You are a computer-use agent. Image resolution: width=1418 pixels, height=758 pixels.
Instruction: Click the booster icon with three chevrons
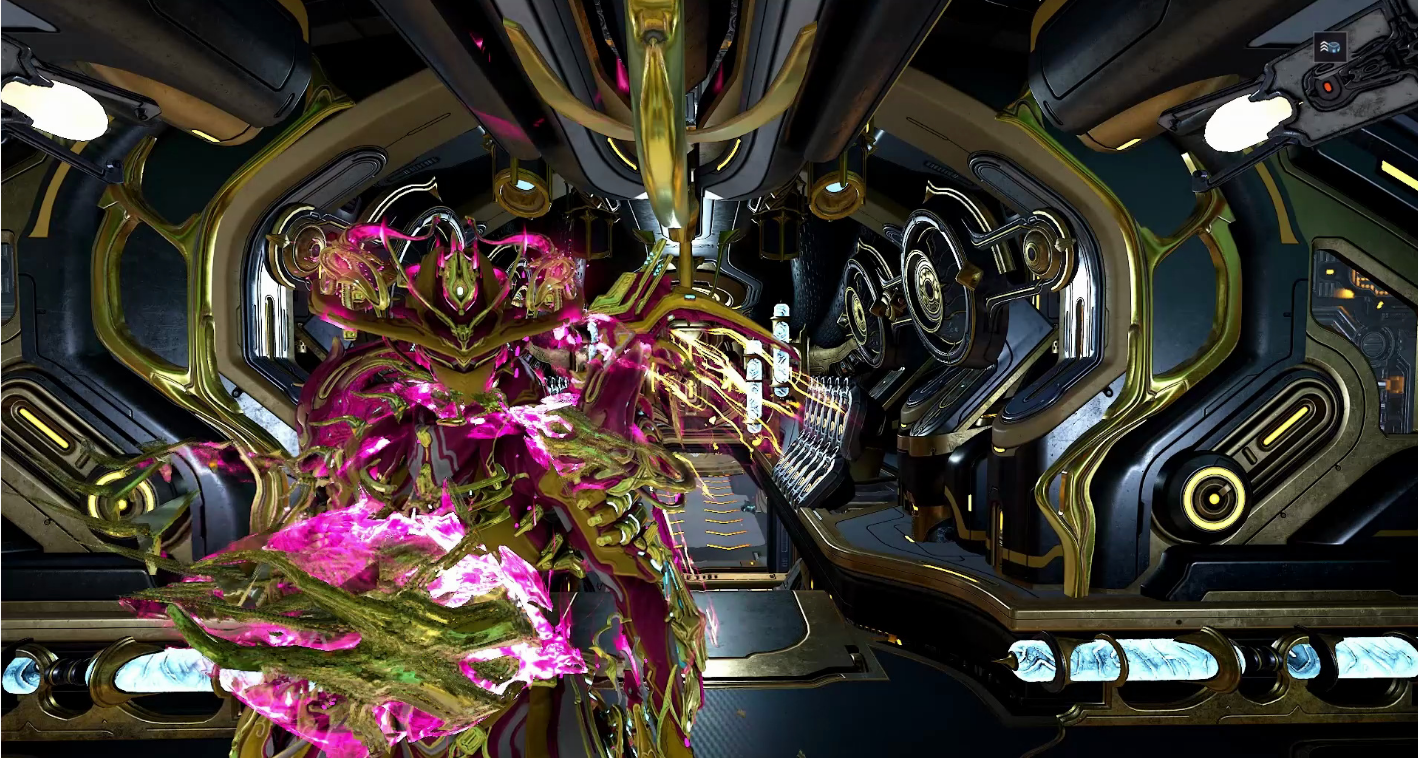(x=1329, y=46)
